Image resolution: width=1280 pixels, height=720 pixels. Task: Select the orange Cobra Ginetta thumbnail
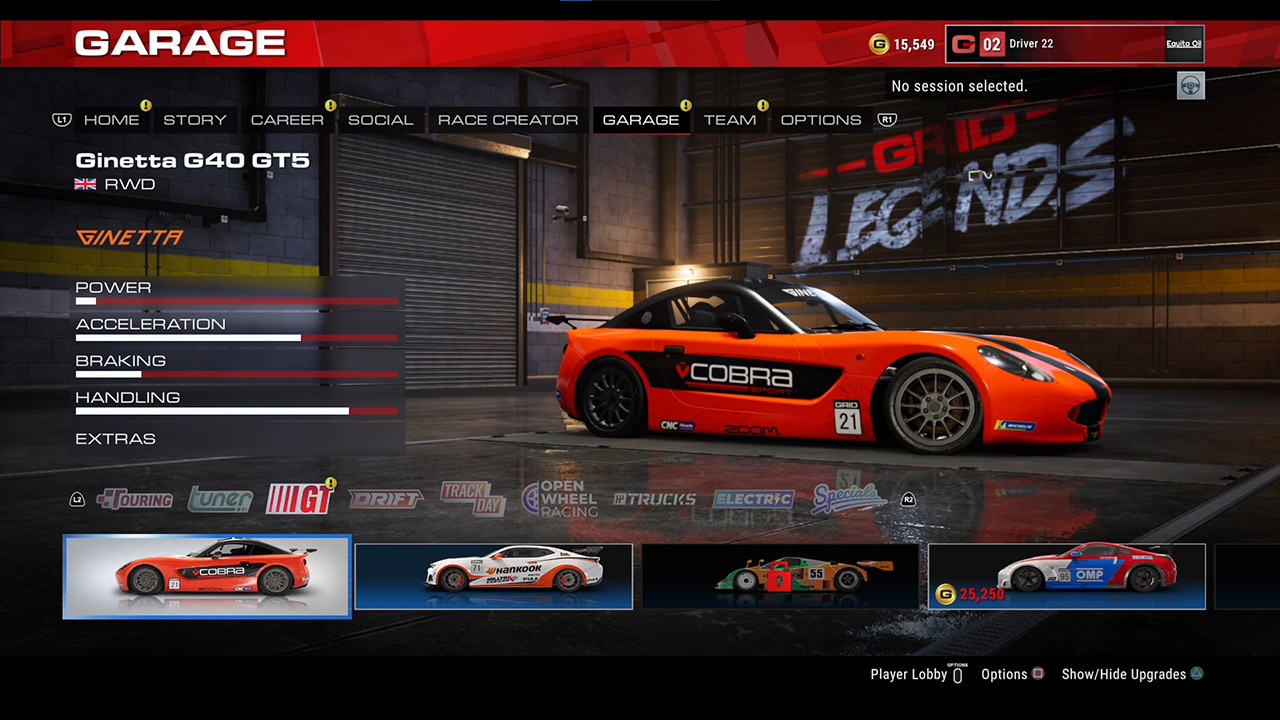coord(207,577)
